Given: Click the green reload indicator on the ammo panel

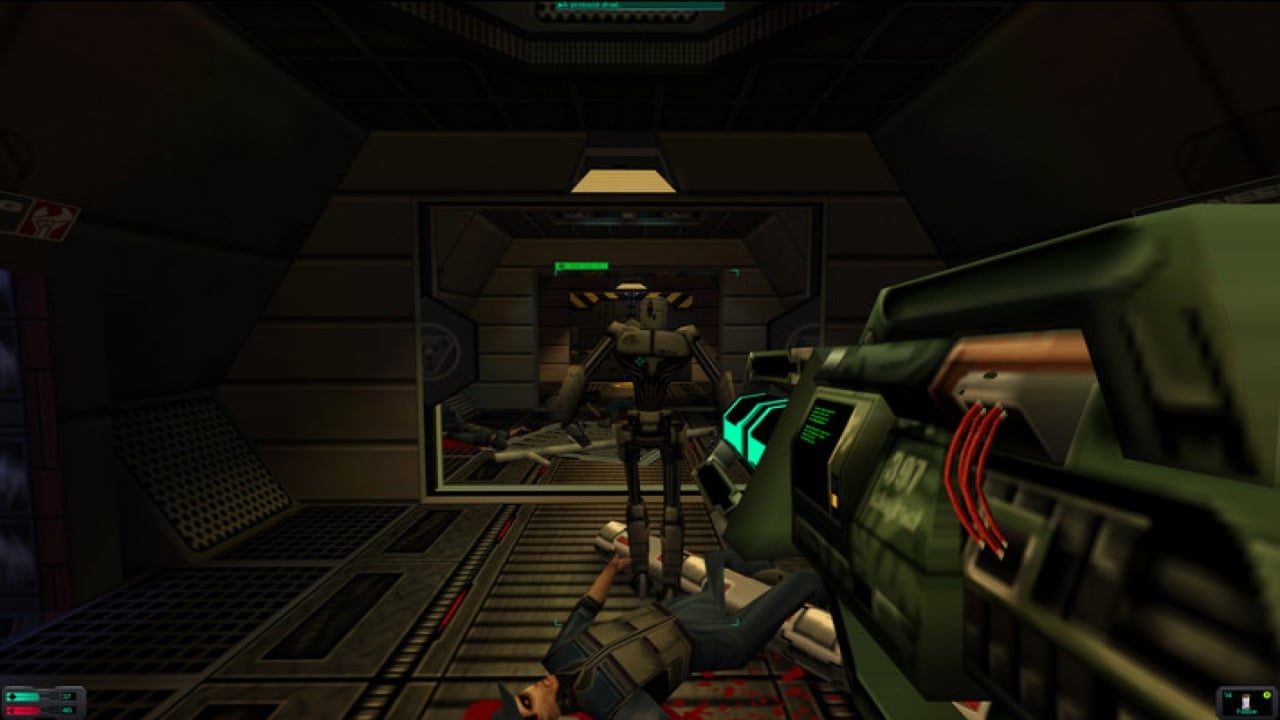Looking at the screenshot, I should (x=1267, y=695).
